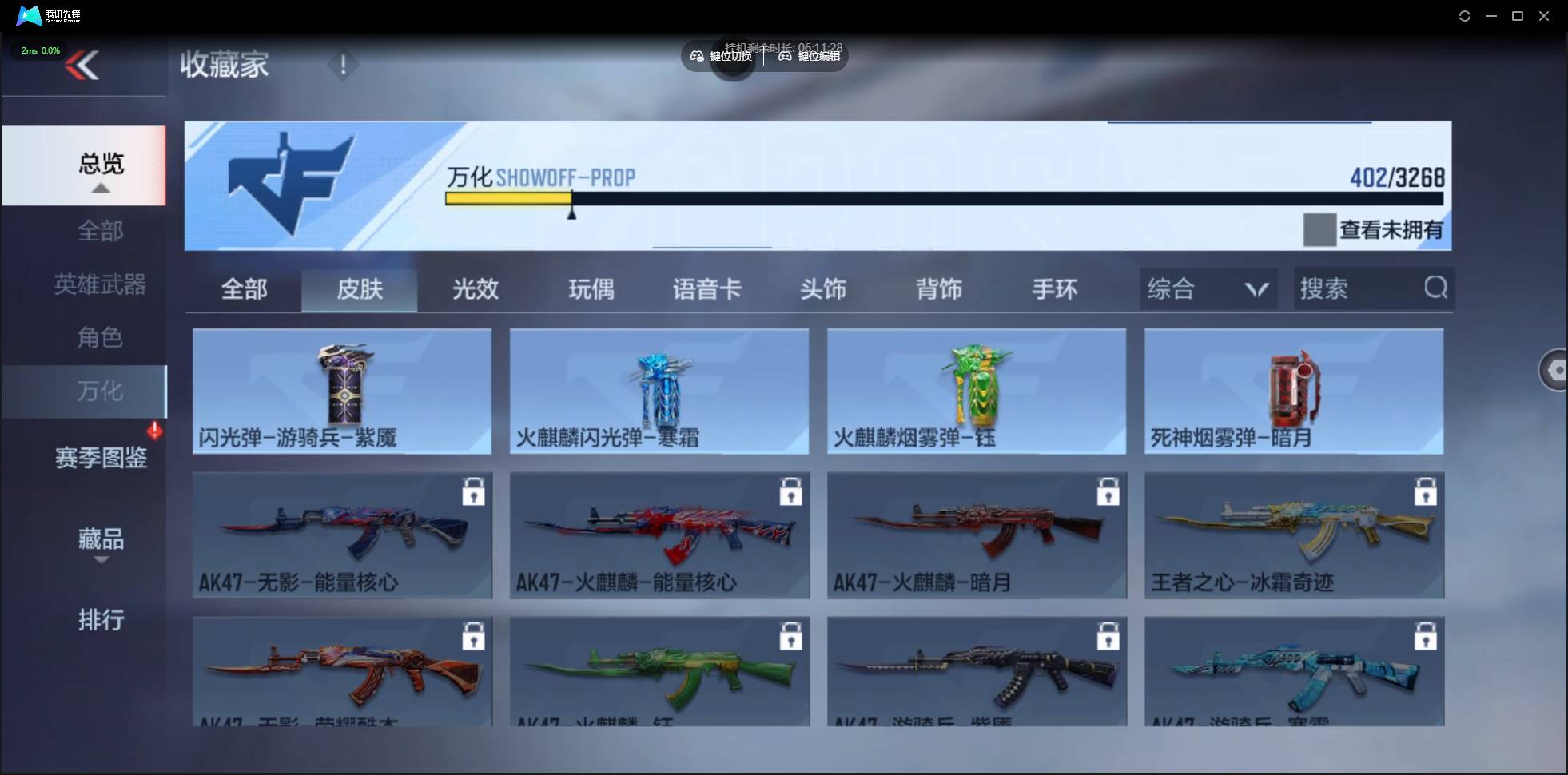Enable the 查看未拥有 checkbox
The width and height of the screenshot is (1568, 775).
[1319, 229]
